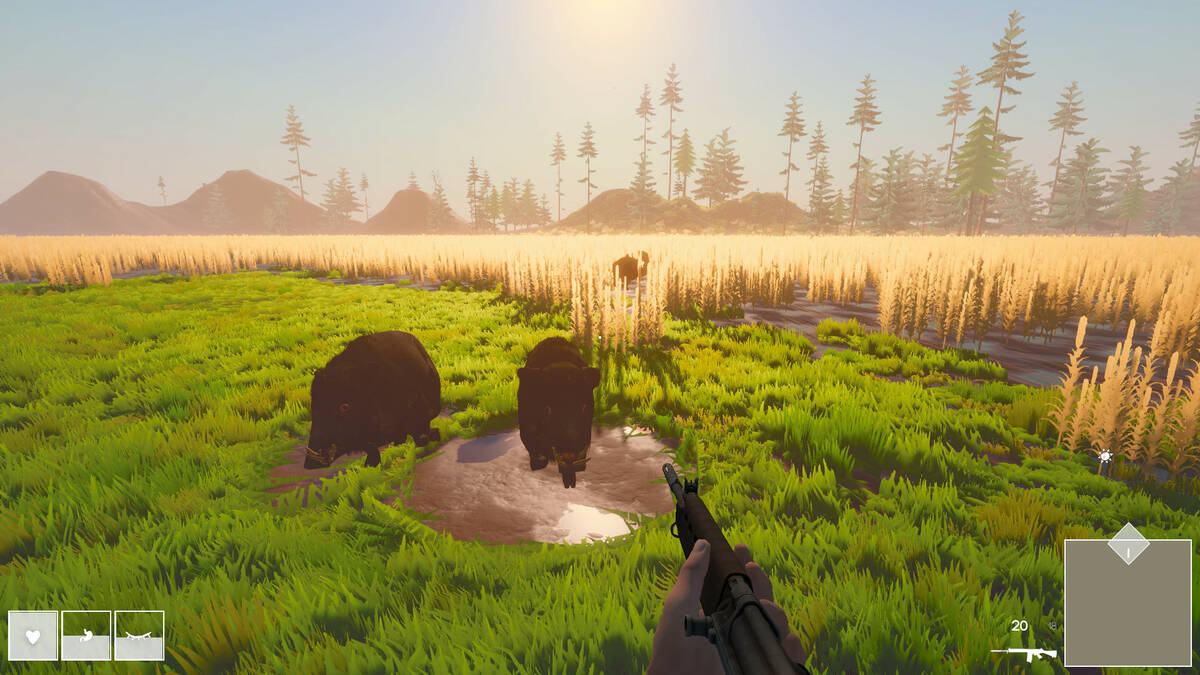Image resolution: width=1200 pixels, height=675 pixels.
Task: Select the stomach hunger status box
Action: [x=86, y=635]
